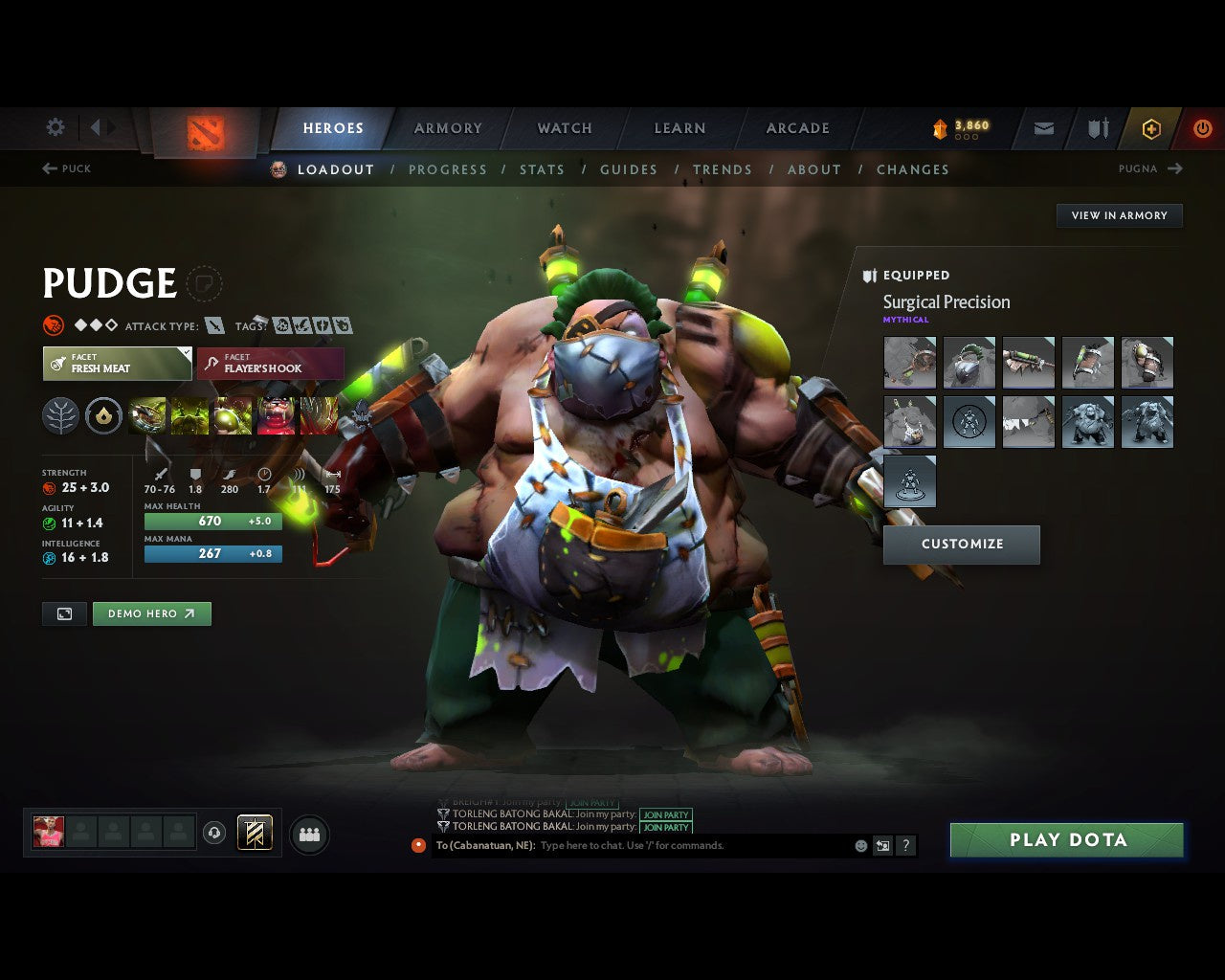Switch to the Flayer's Hook facet
The image size is (1225, 980).
270,364
